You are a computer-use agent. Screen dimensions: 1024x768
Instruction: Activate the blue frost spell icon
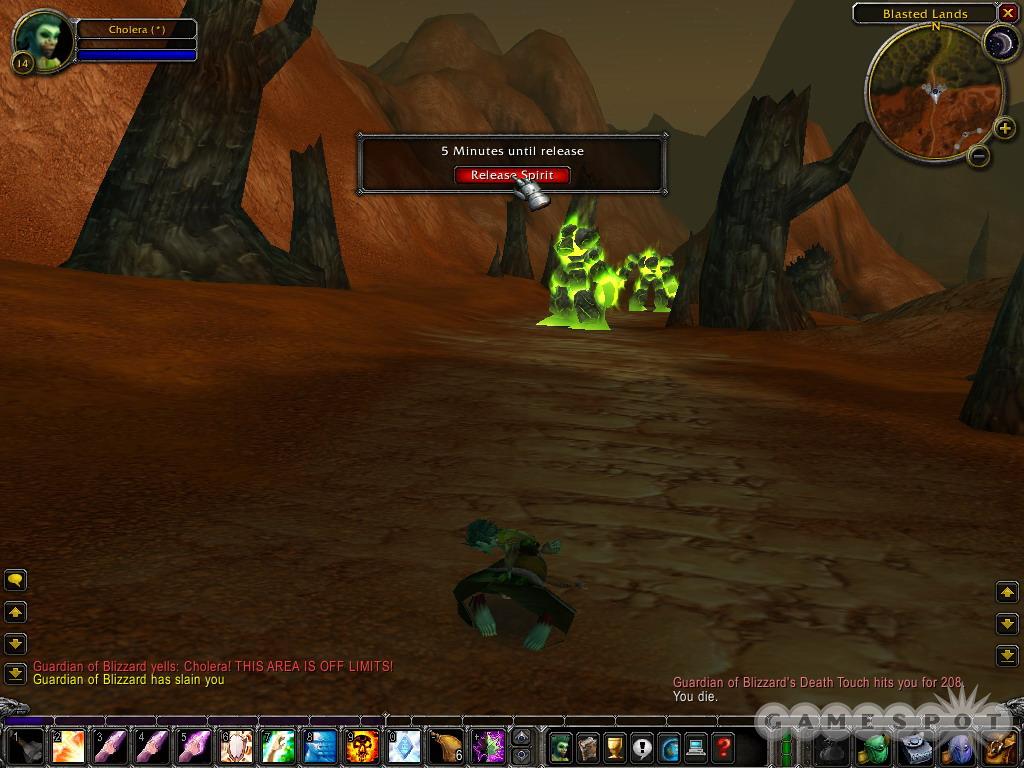(321, 747)
